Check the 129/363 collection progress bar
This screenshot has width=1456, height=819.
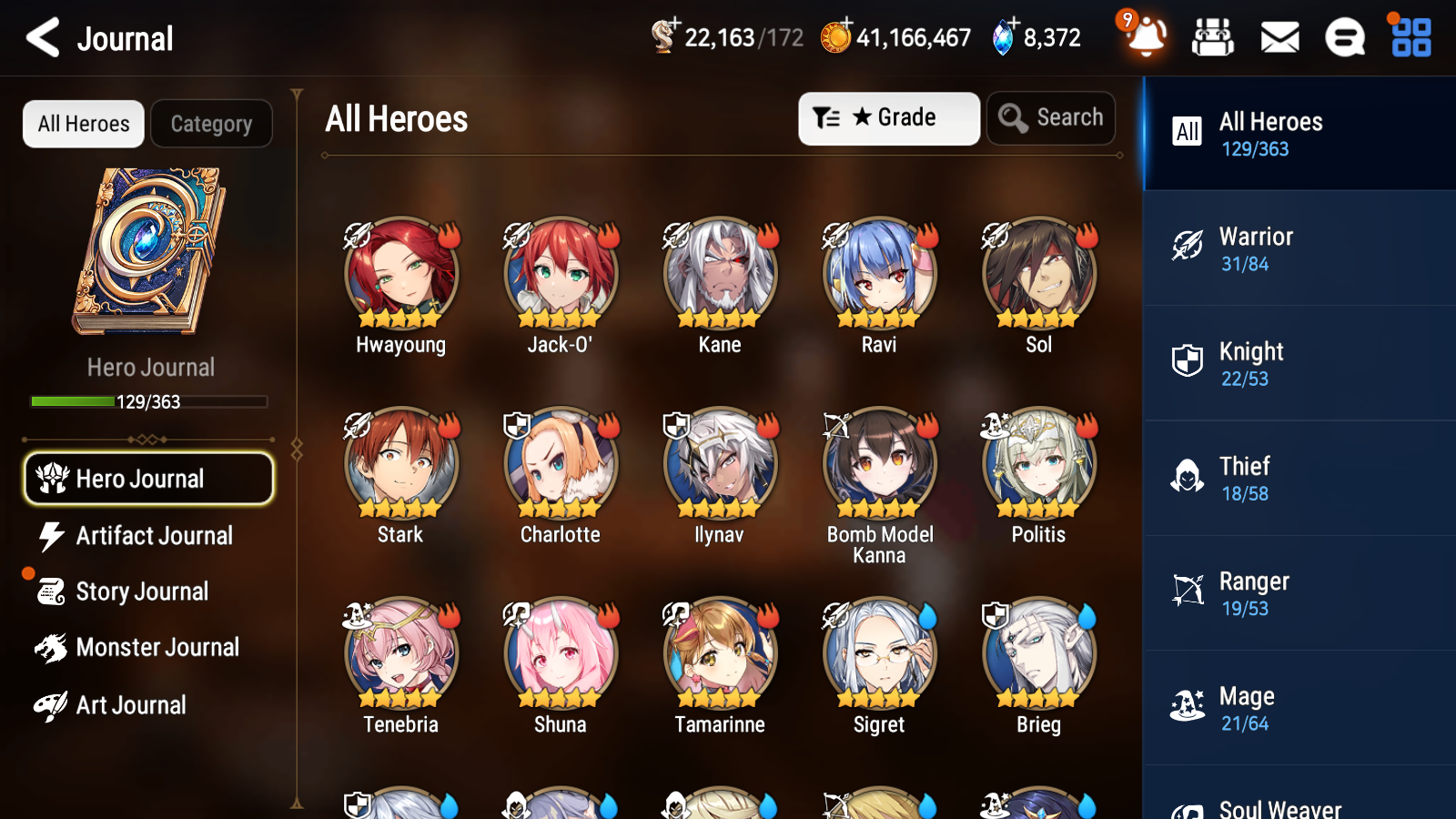tap(148, 401)
